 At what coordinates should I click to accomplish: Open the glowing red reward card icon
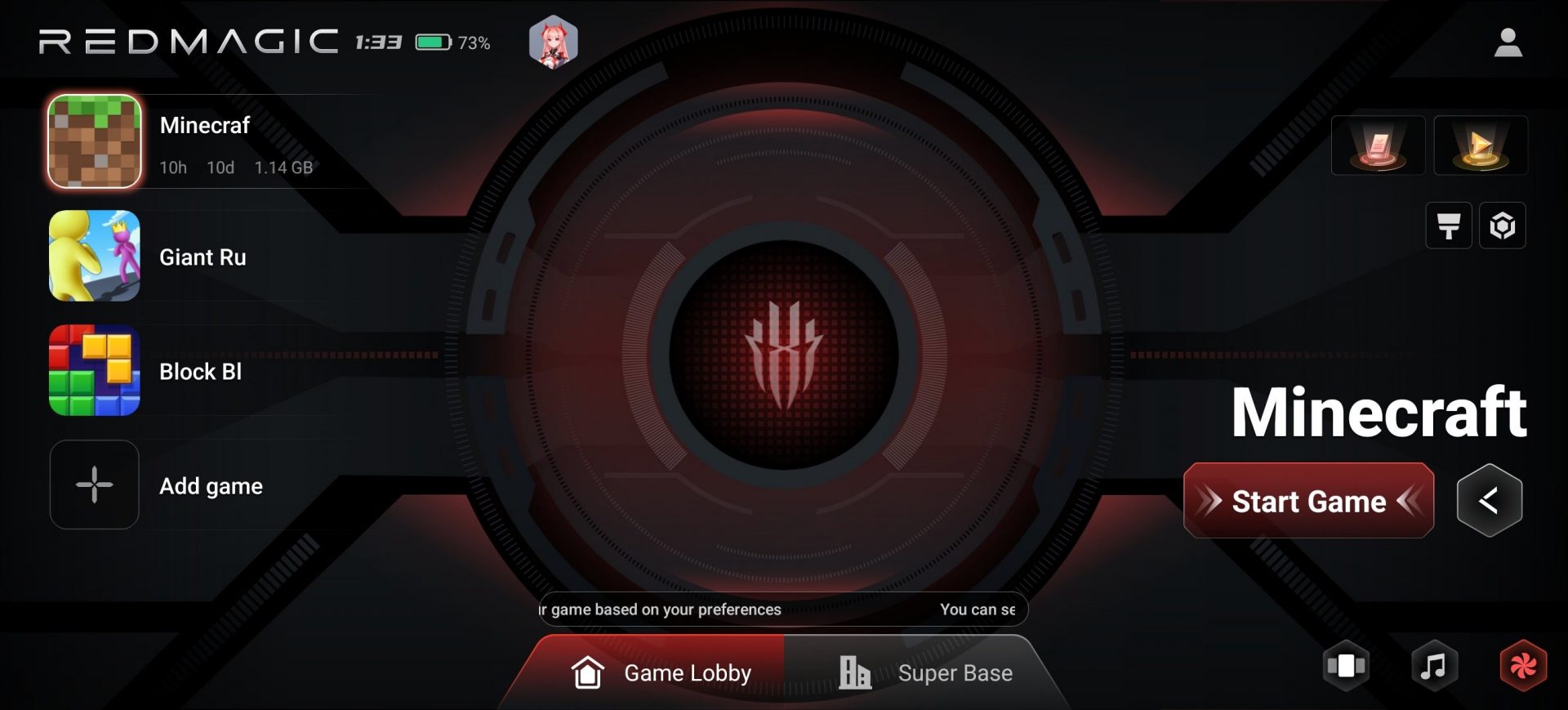coord(1377,145)
